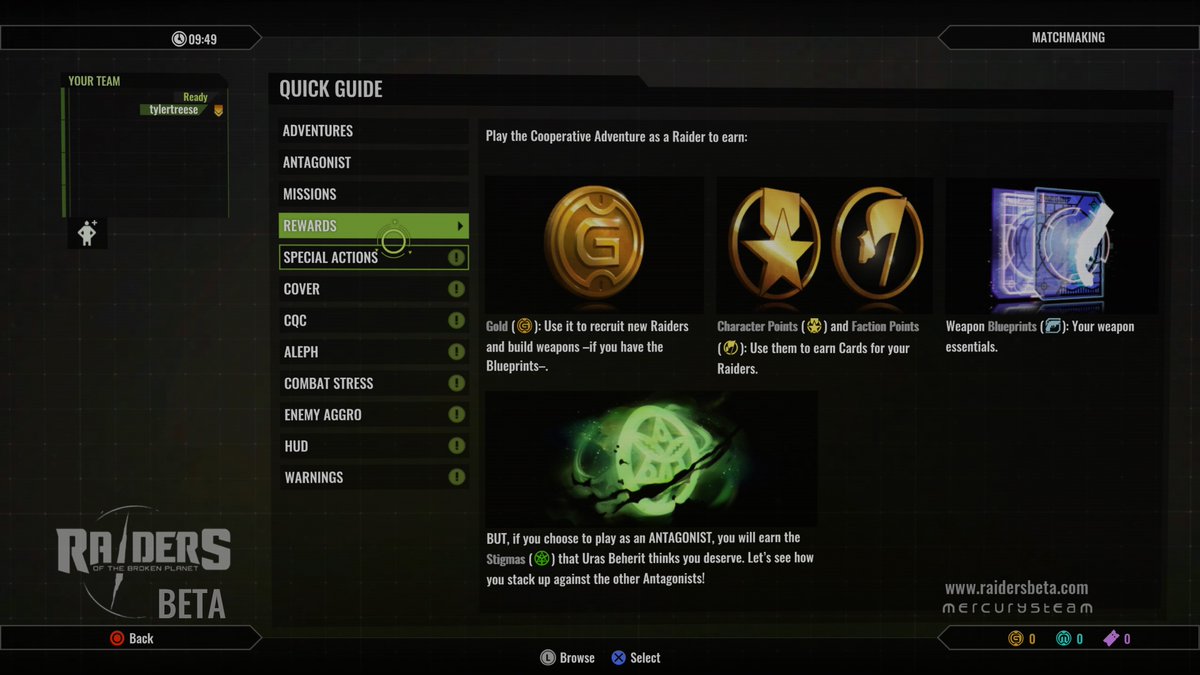The height and width of the screenshot is (675, 1200).
Task: Show the Warnings guide entry
Action: 372,478
